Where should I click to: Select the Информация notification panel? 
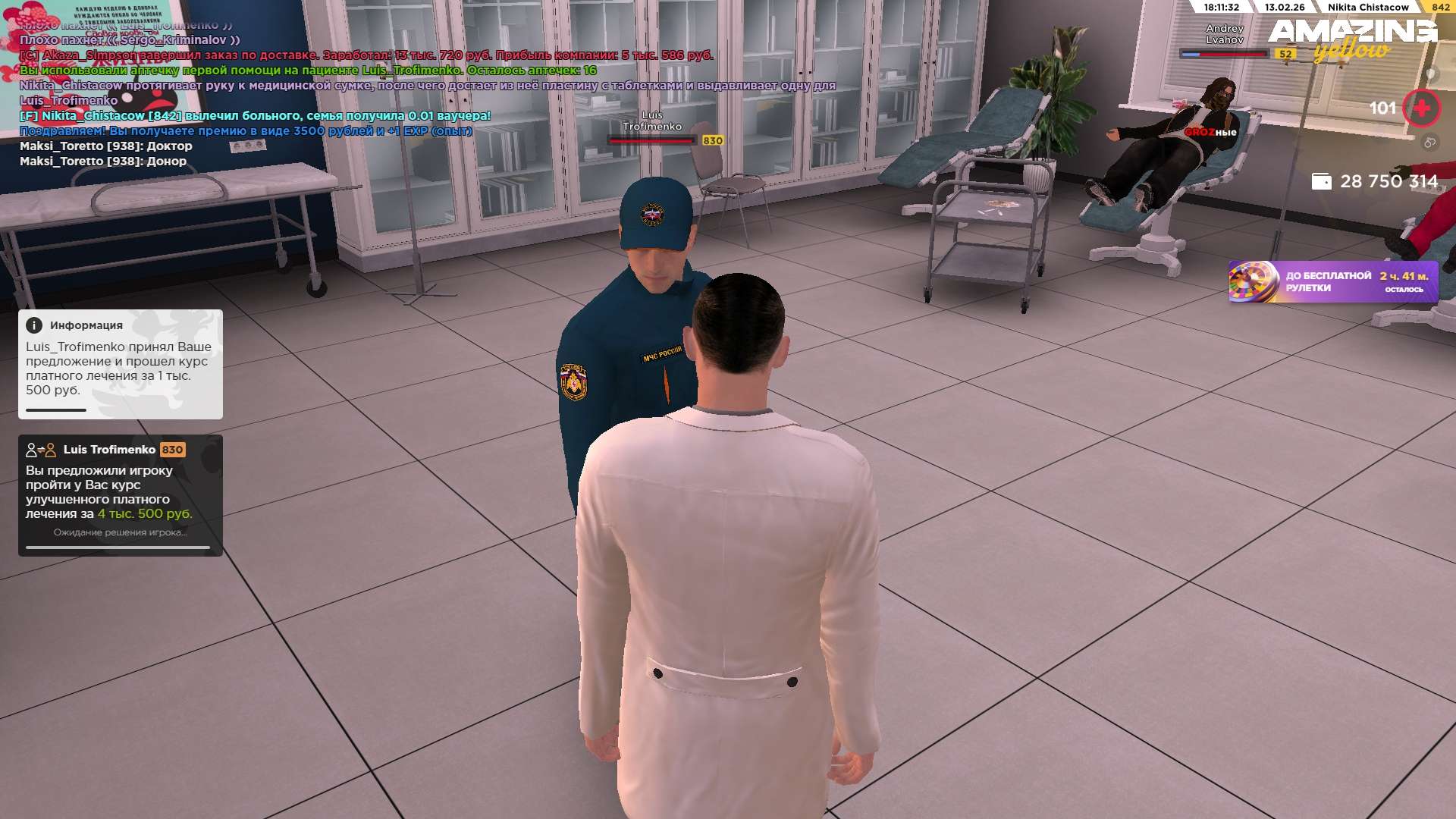[x=121, y=364]
